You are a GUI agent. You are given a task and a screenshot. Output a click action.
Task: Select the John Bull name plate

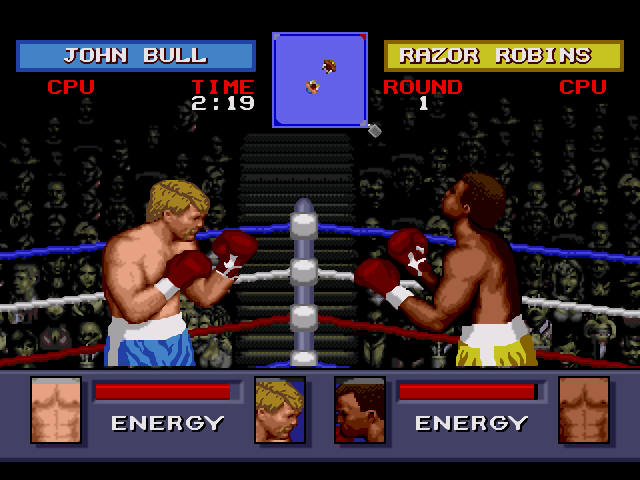[136, 56]
